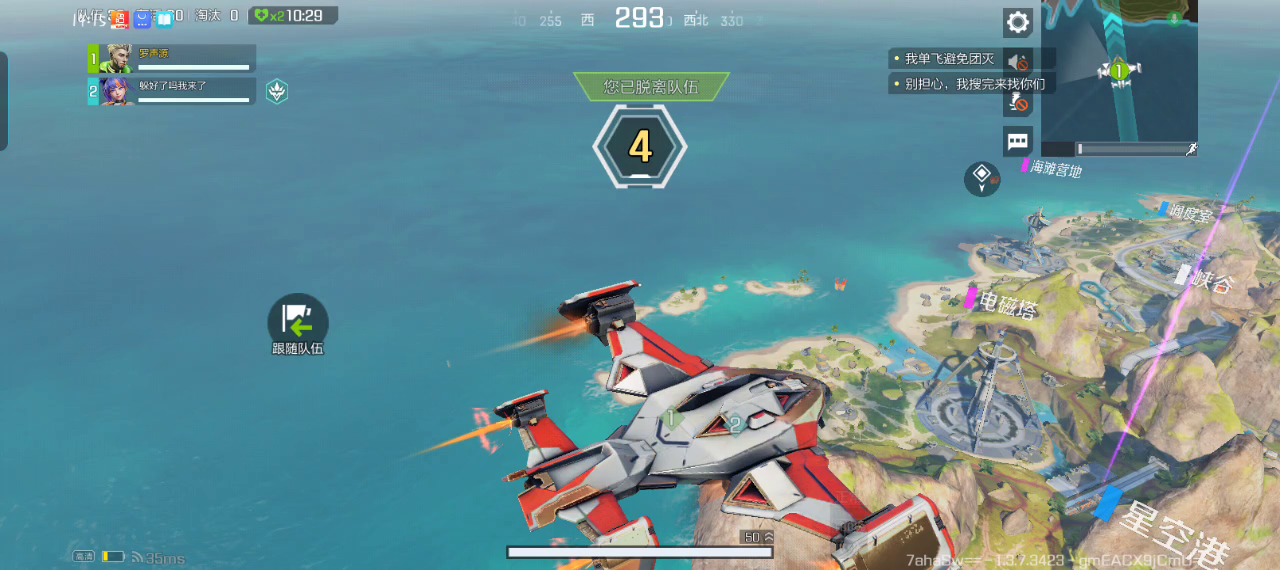Open the blue shopping bag overlay icon

[x=143, y=18]
